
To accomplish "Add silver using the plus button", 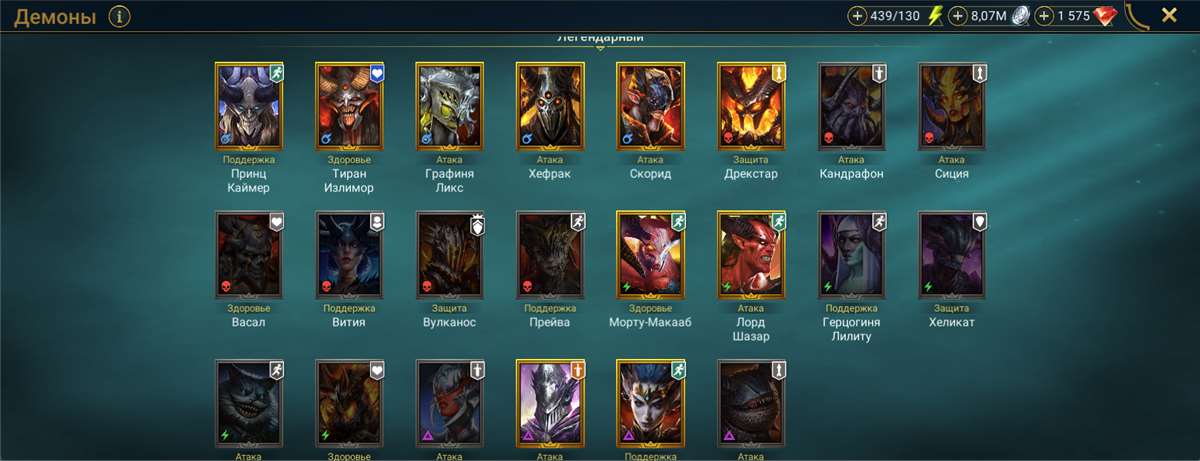I will coord(958,16).
